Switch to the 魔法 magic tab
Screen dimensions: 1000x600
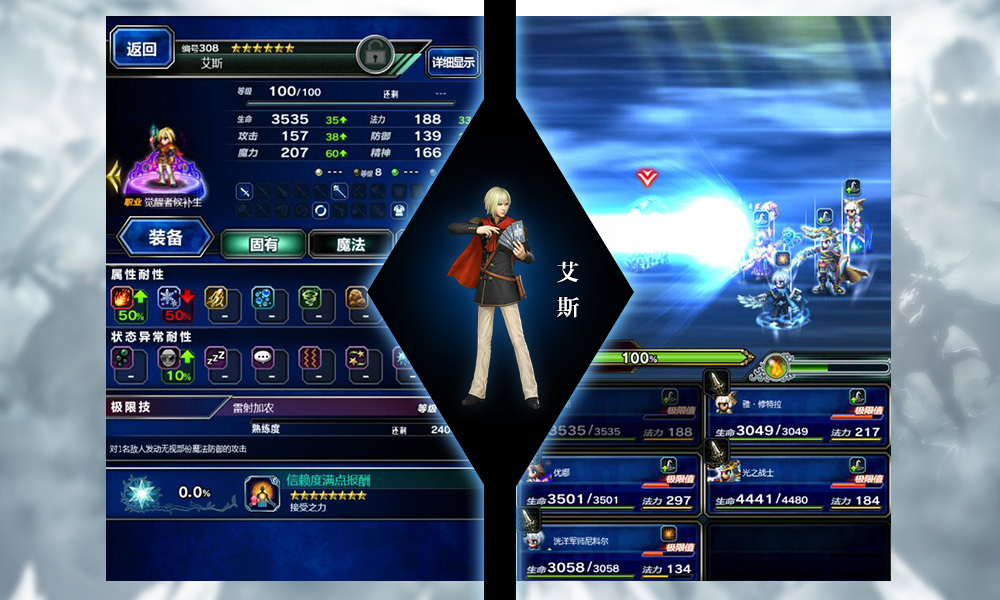point(350,243)
